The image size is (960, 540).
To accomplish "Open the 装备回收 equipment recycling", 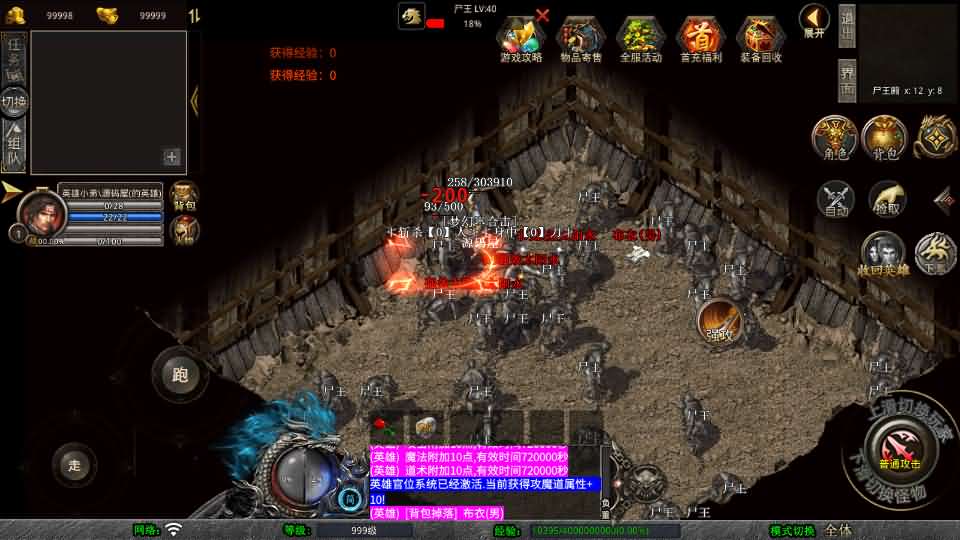I will point(761,38).
